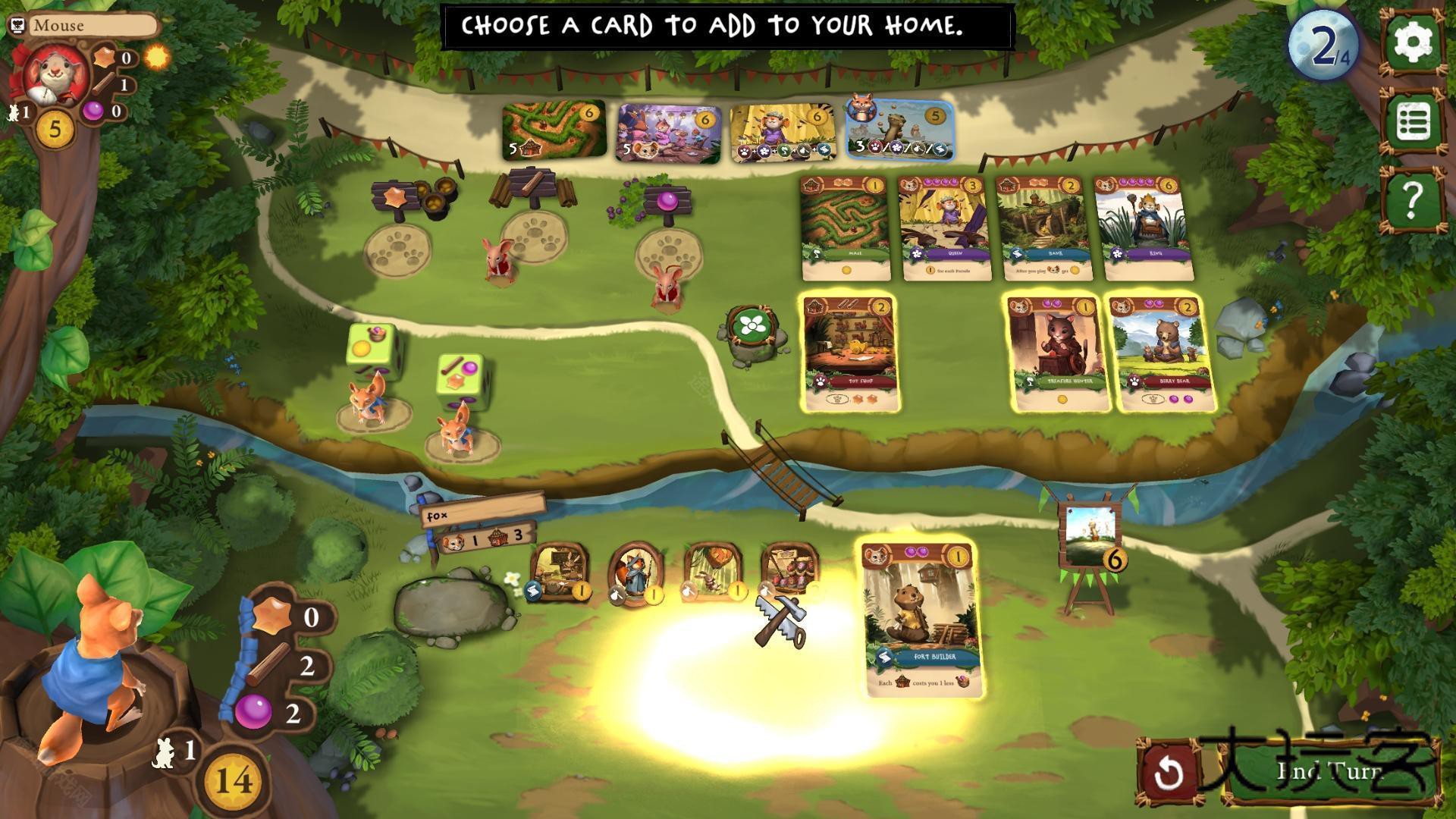Click the End Turn button
Screen dimensions: 1456x819
1332,772
